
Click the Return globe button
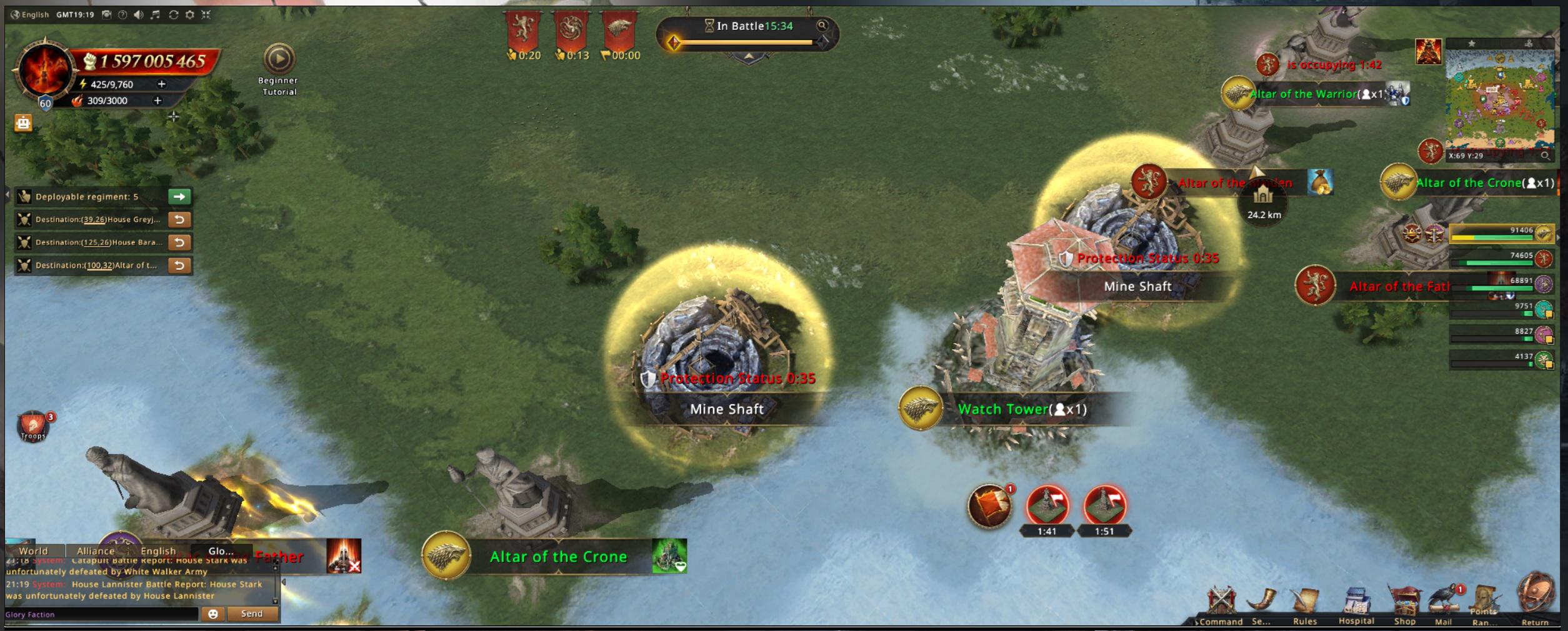click(x=1535, y=597)
